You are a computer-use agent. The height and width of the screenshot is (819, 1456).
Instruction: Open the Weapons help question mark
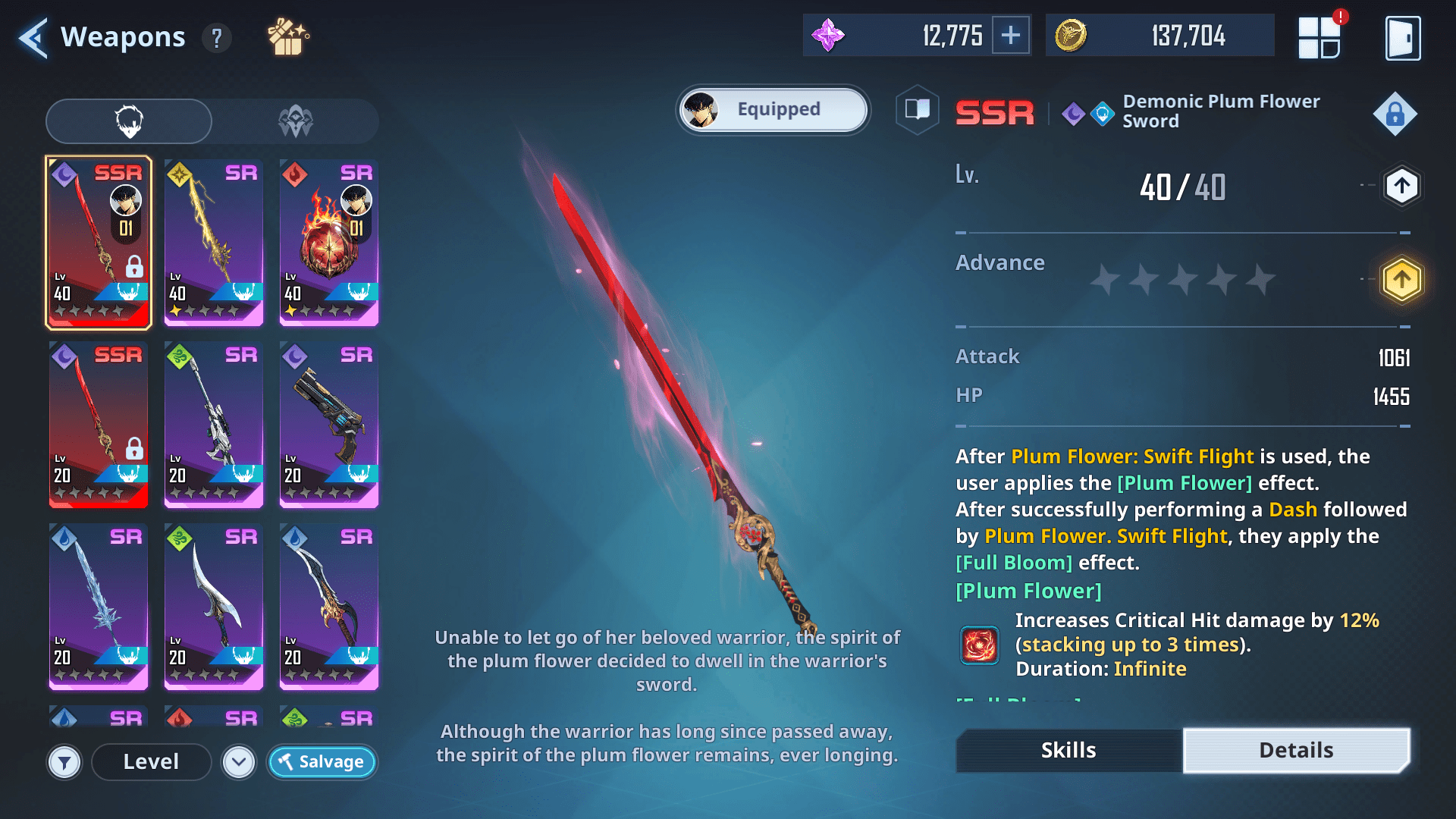click(x=217, y=38)
